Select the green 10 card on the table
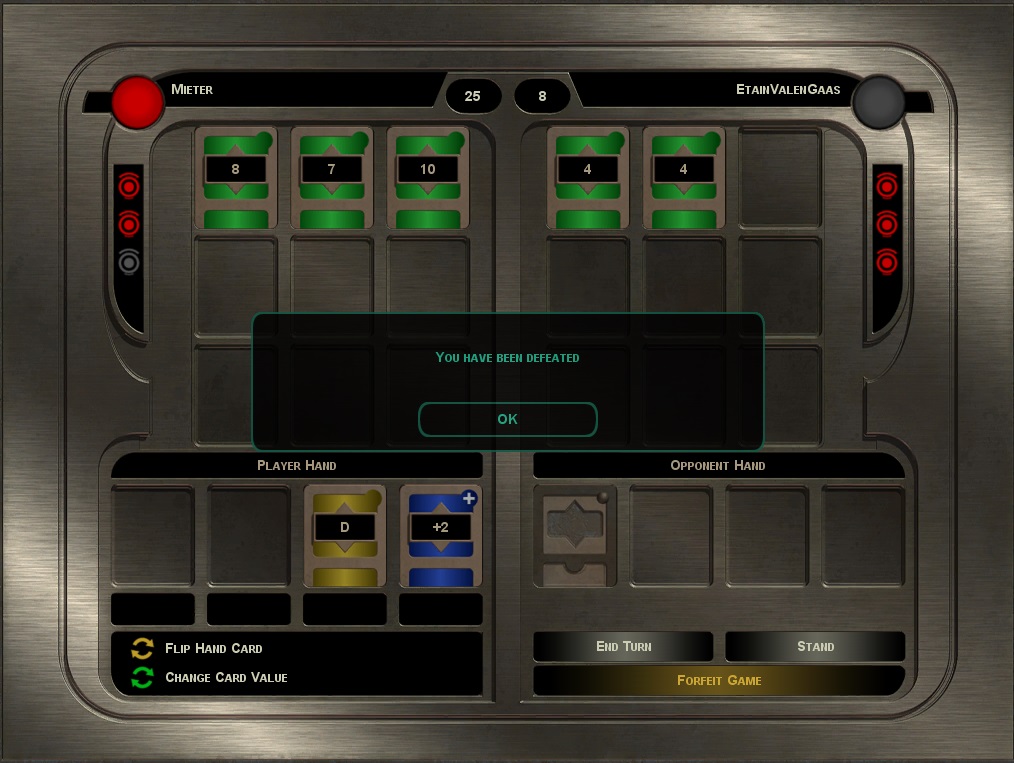The image size is (1014, 763). (x=428, y=178)
